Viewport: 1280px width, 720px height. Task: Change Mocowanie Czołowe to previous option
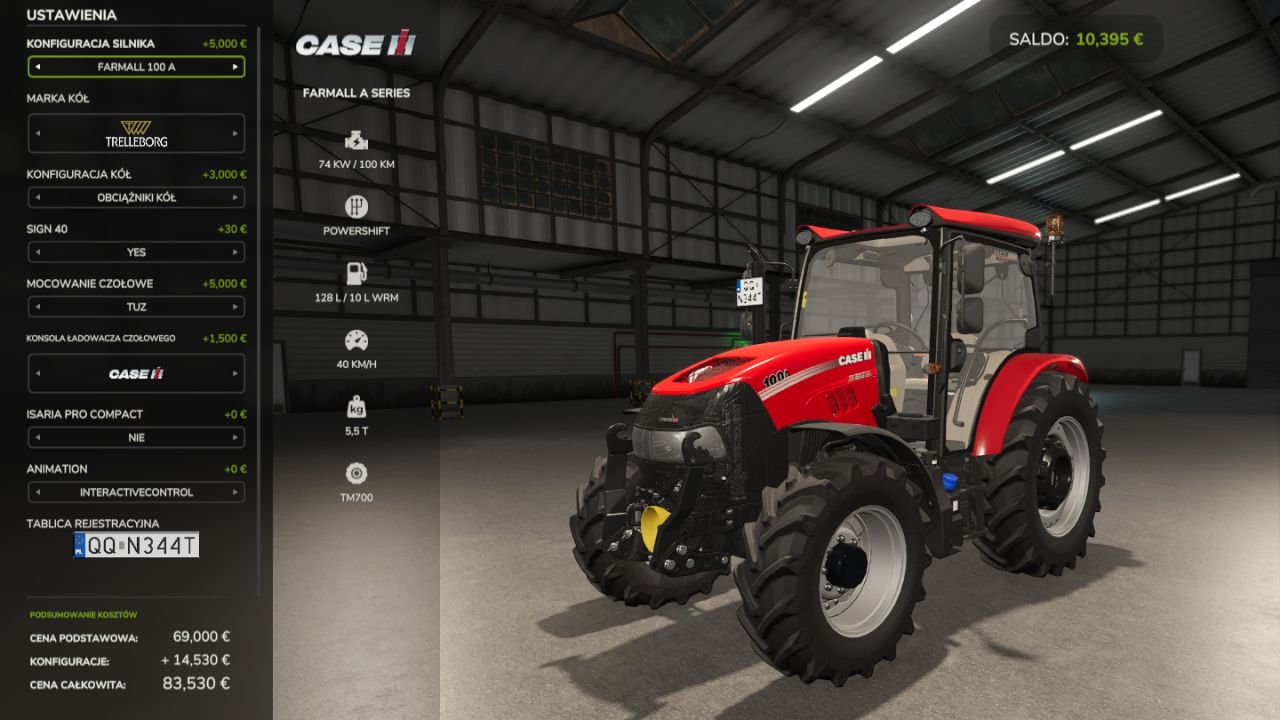(38, 307)
